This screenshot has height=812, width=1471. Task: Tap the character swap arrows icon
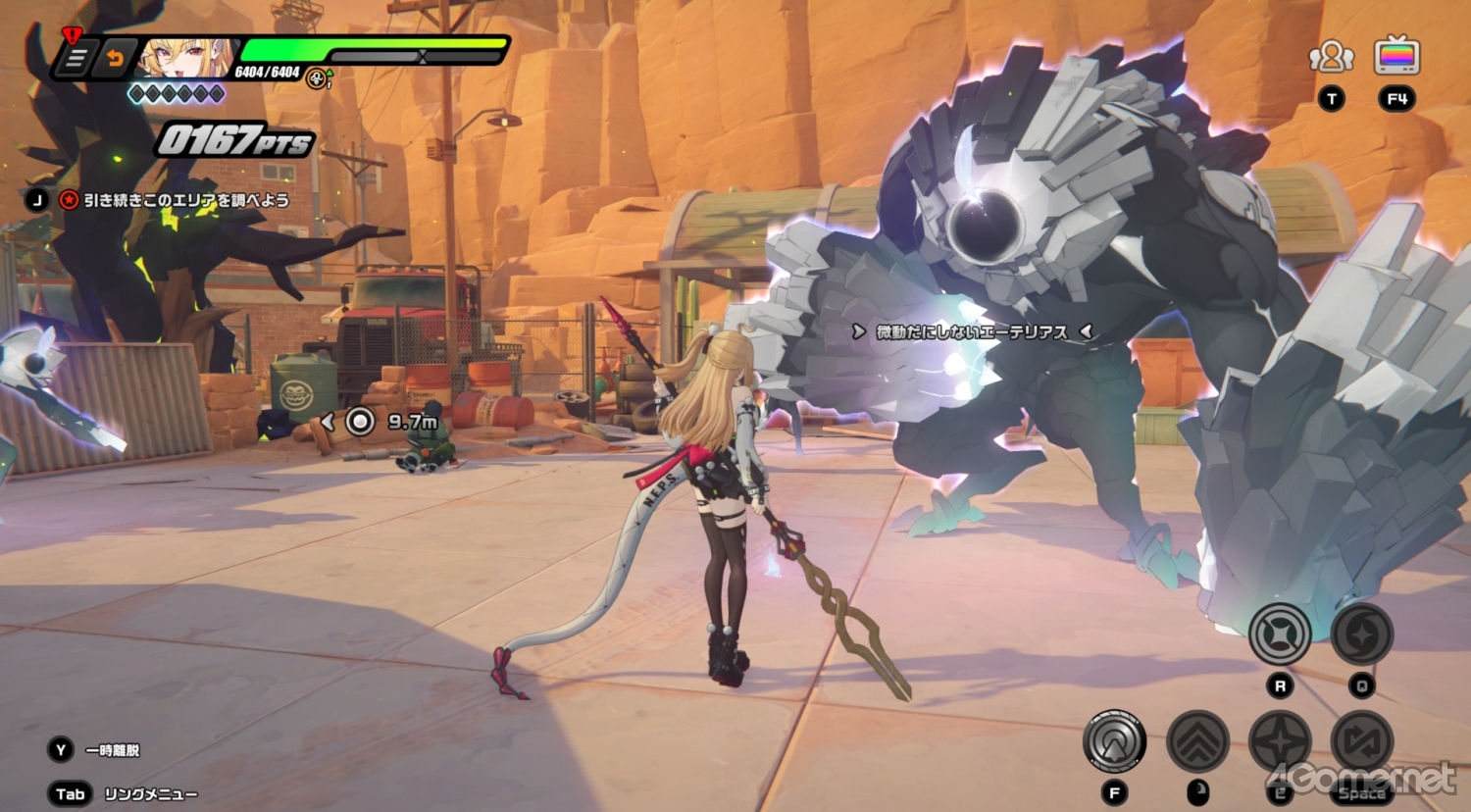(x=1362, y=741)
